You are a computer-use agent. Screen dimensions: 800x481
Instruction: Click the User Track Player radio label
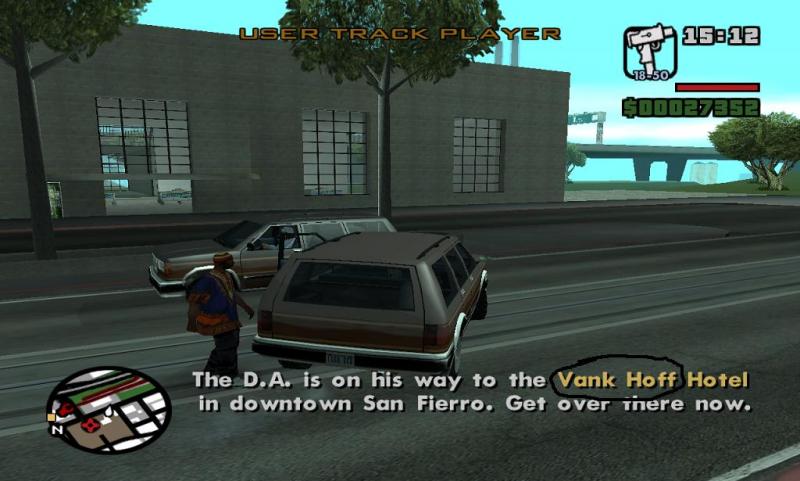(x=399, y=34)
